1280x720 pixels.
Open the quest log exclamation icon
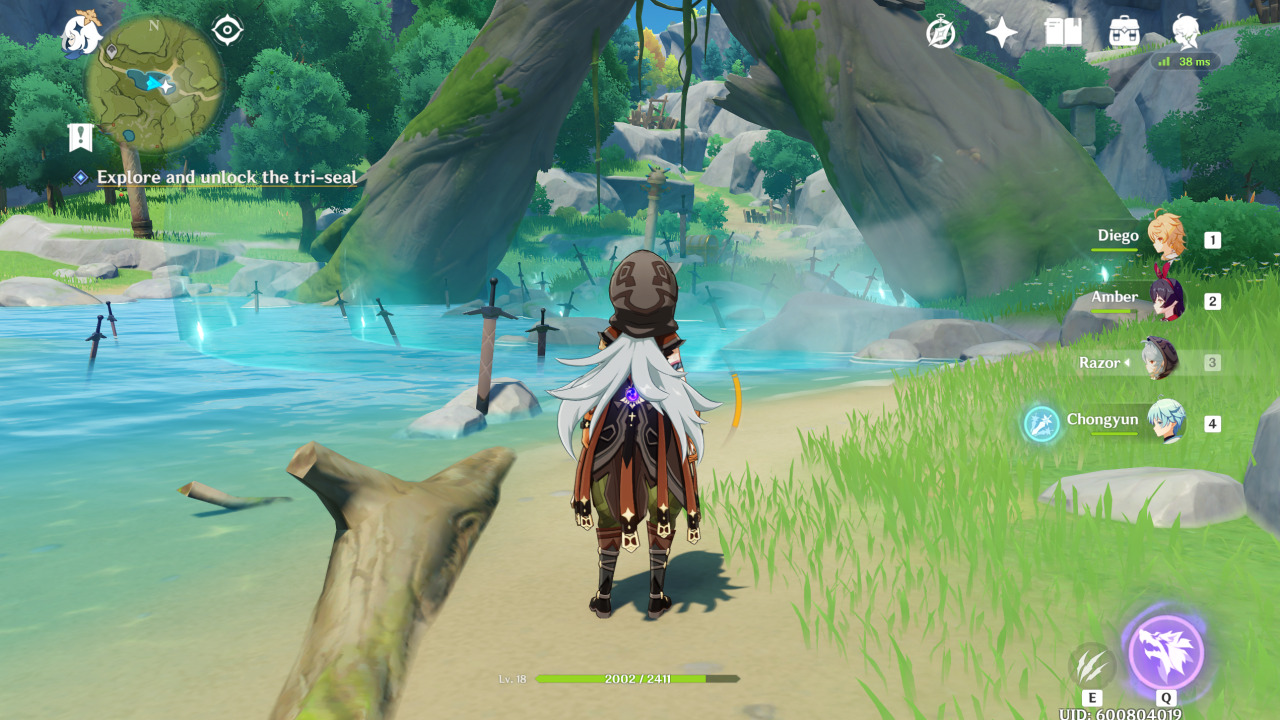click(80, 138)
